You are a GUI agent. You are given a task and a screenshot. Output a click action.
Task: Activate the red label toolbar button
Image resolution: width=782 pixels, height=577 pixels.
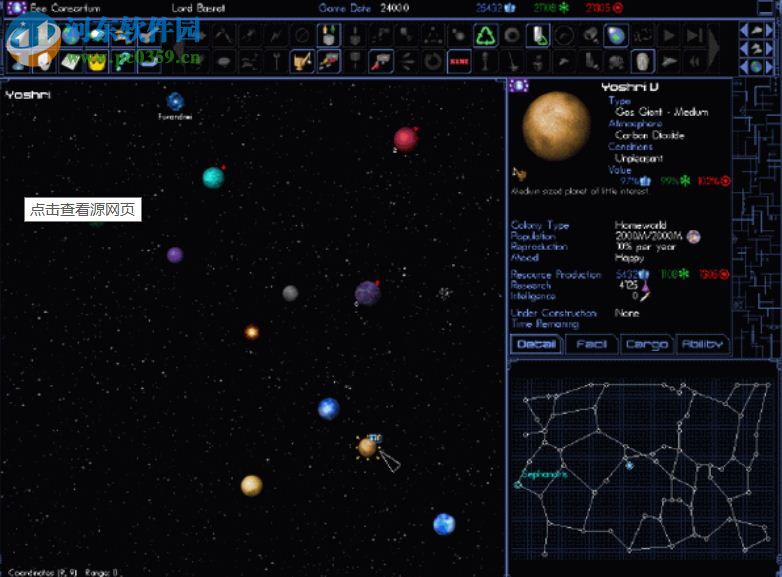click(x=459, y=61)
